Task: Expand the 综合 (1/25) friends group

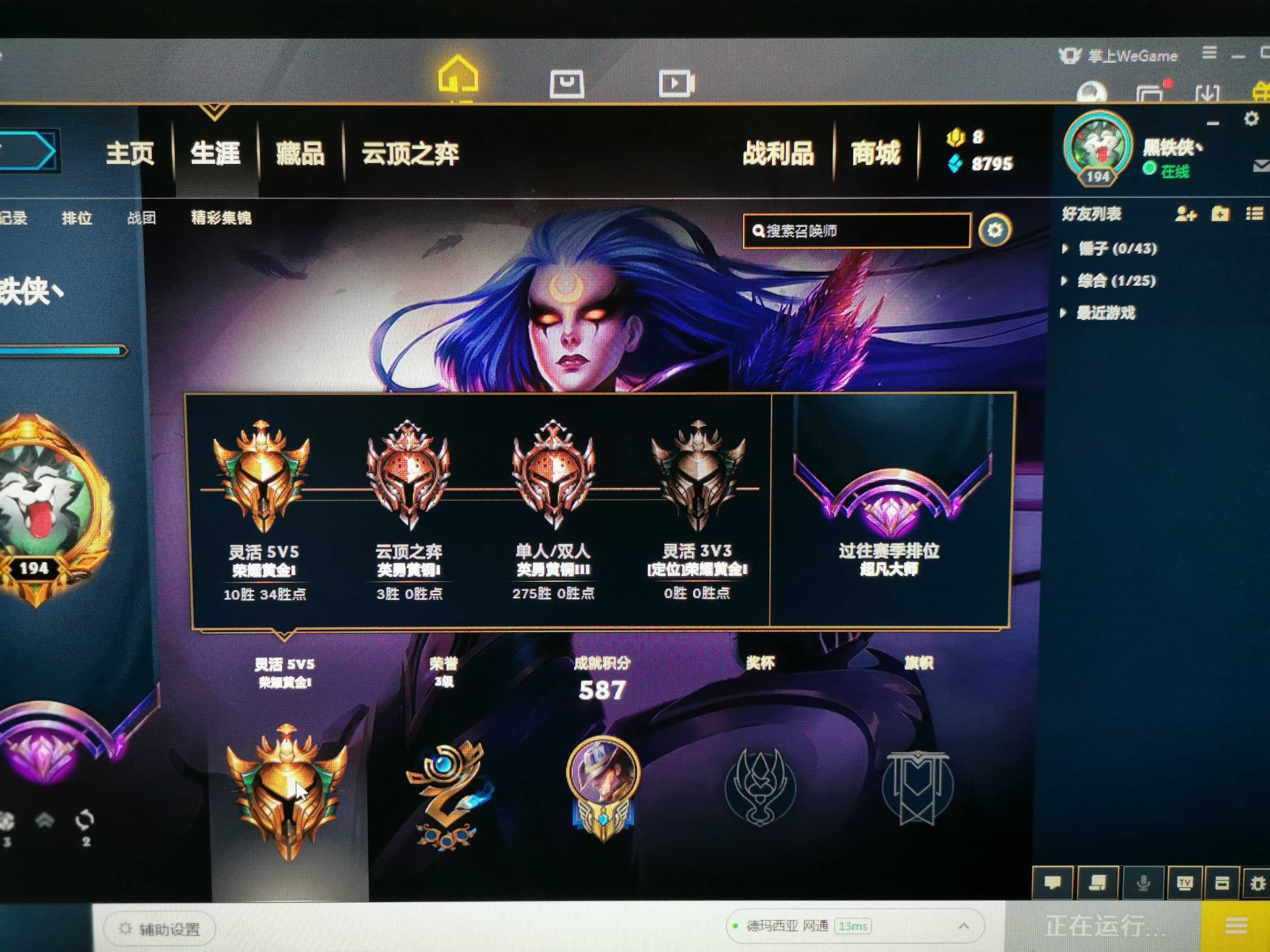Action: [1115, 280]
